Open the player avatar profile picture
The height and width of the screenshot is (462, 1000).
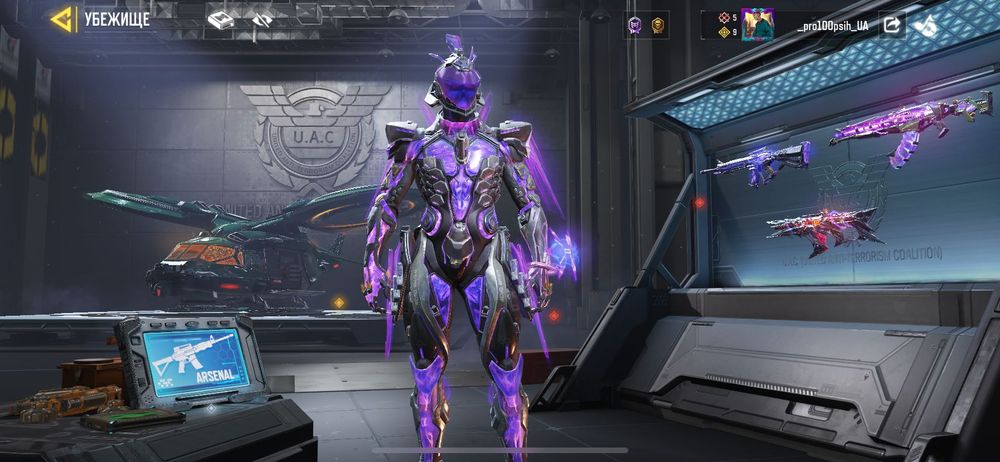[x=757, y=24]
